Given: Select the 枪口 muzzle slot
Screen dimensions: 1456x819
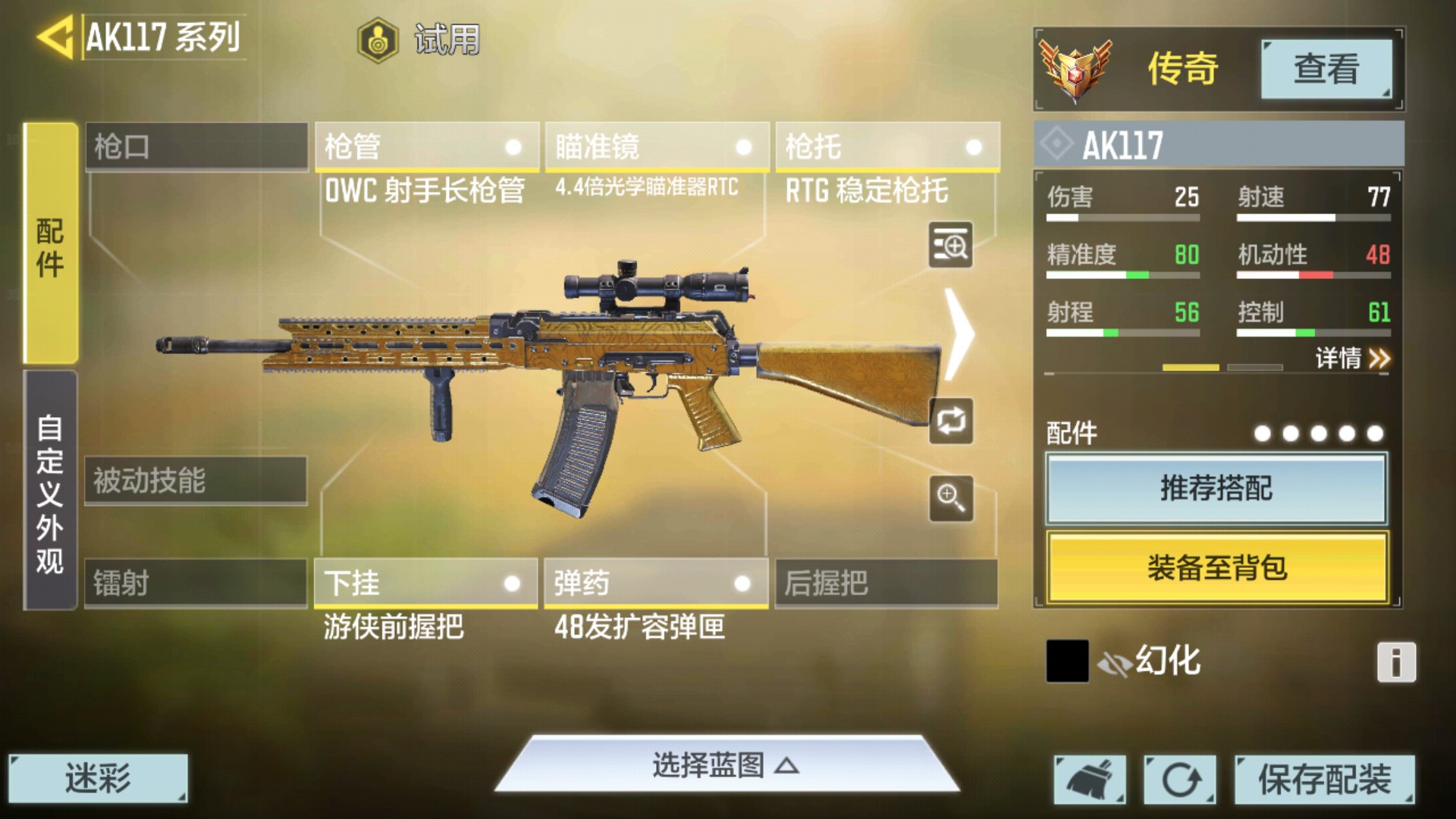Looking at the screenshot, I should click(196, 146).
